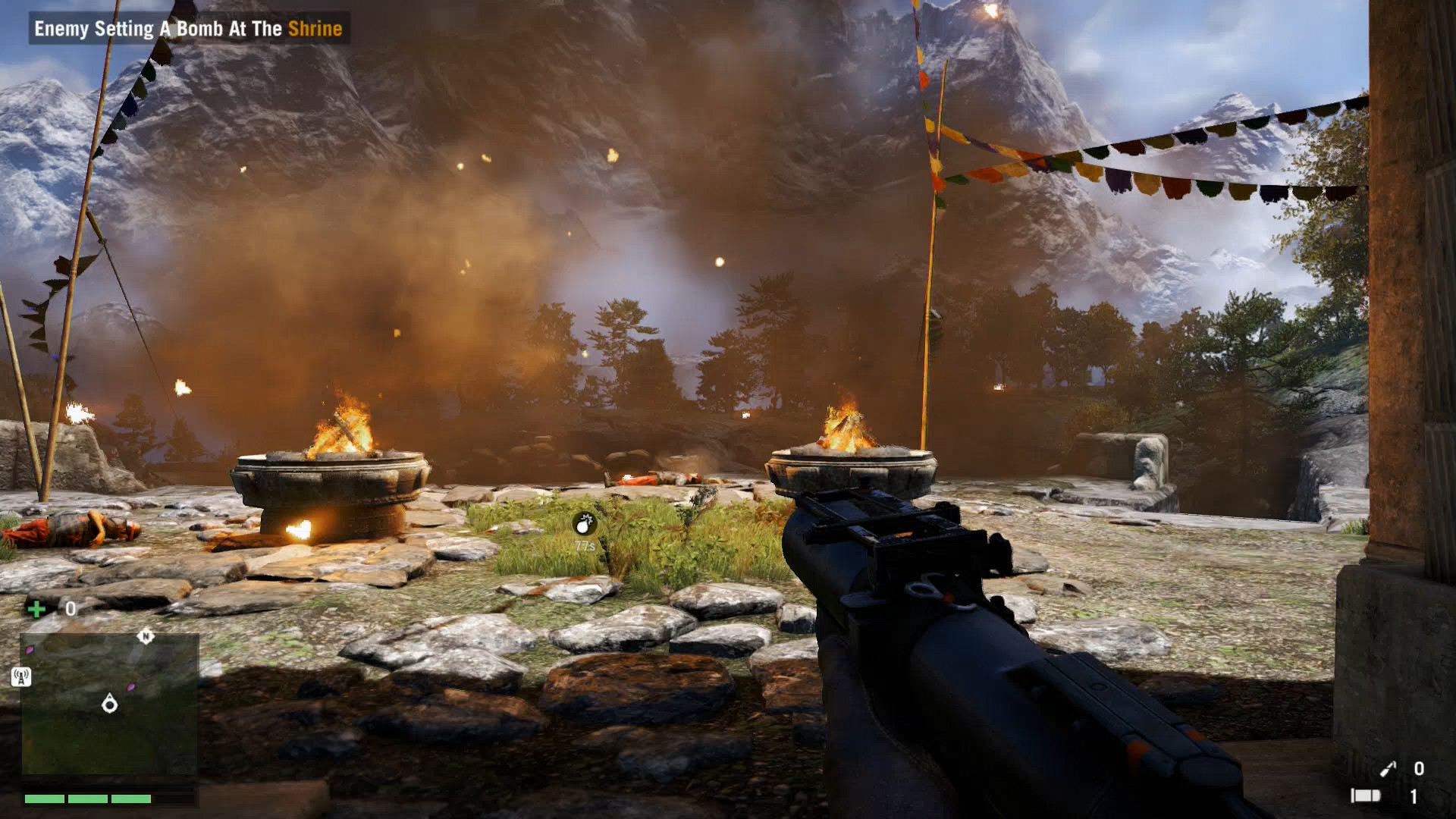The height and width of the screenshot is (819, 1456).
Task: Select the radio tower icon beside the minimap
Action: coord(21,676)
